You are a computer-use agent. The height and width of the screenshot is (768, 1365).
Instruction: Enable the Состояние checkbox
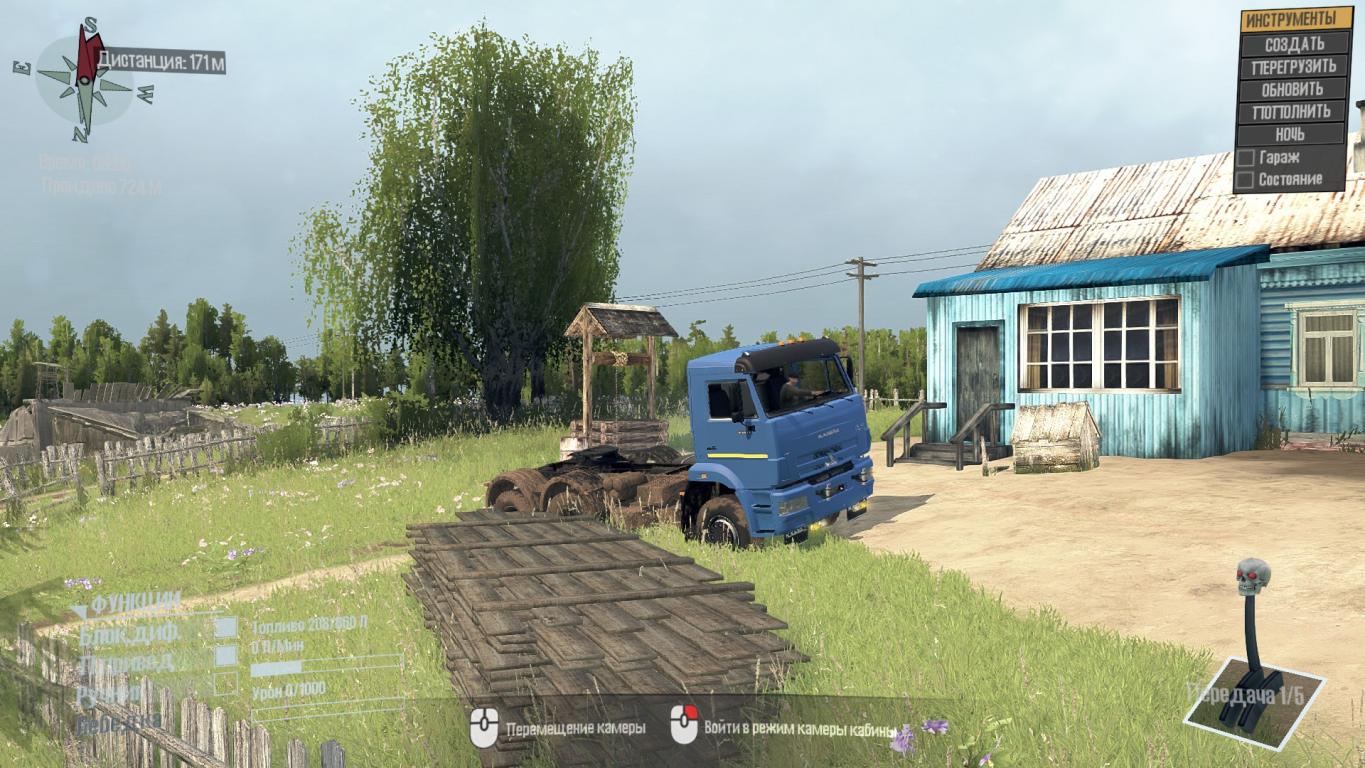point(1246,180)
